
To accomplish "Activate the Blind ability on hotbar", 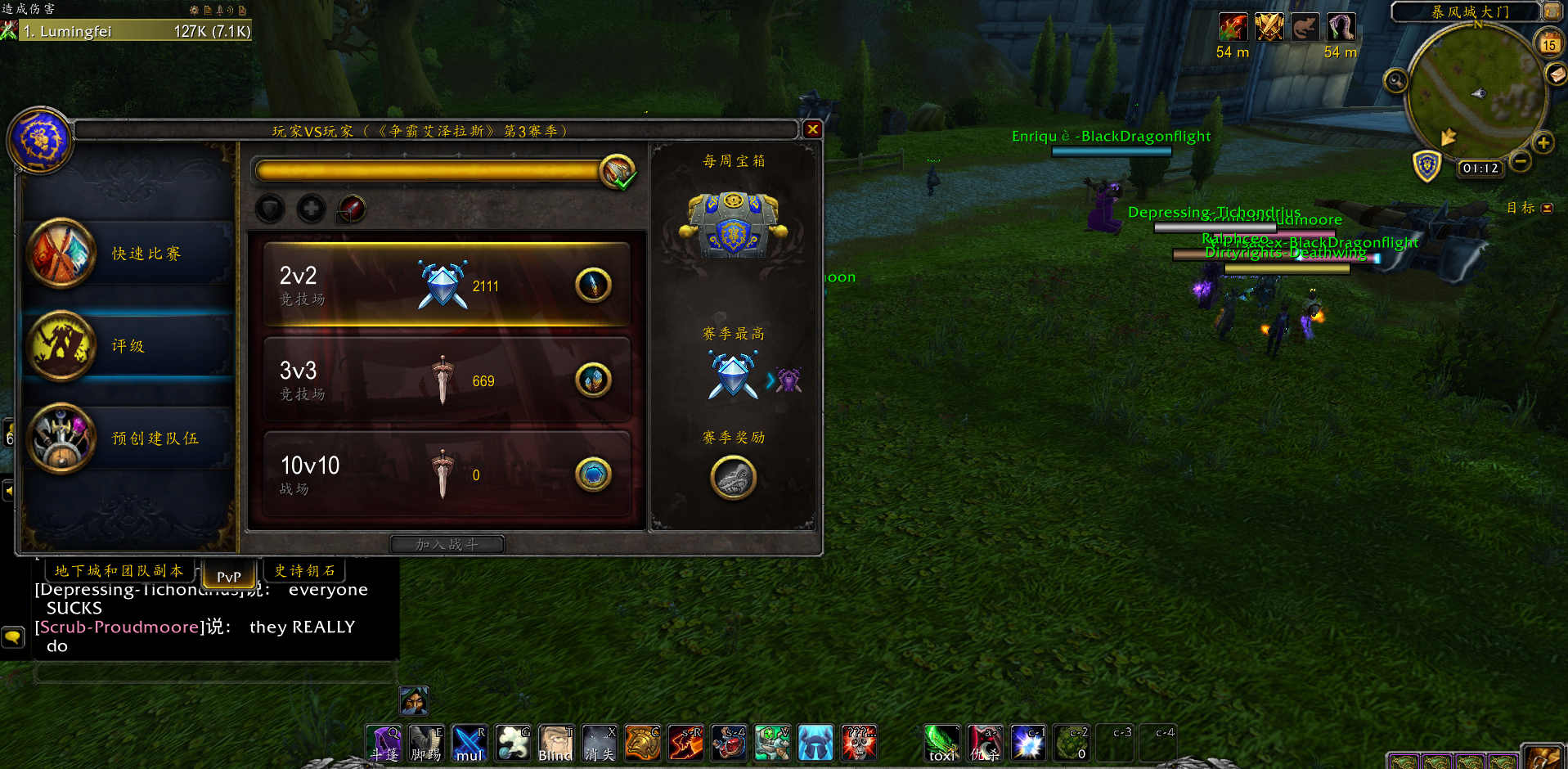I will (x=555, y=743).
